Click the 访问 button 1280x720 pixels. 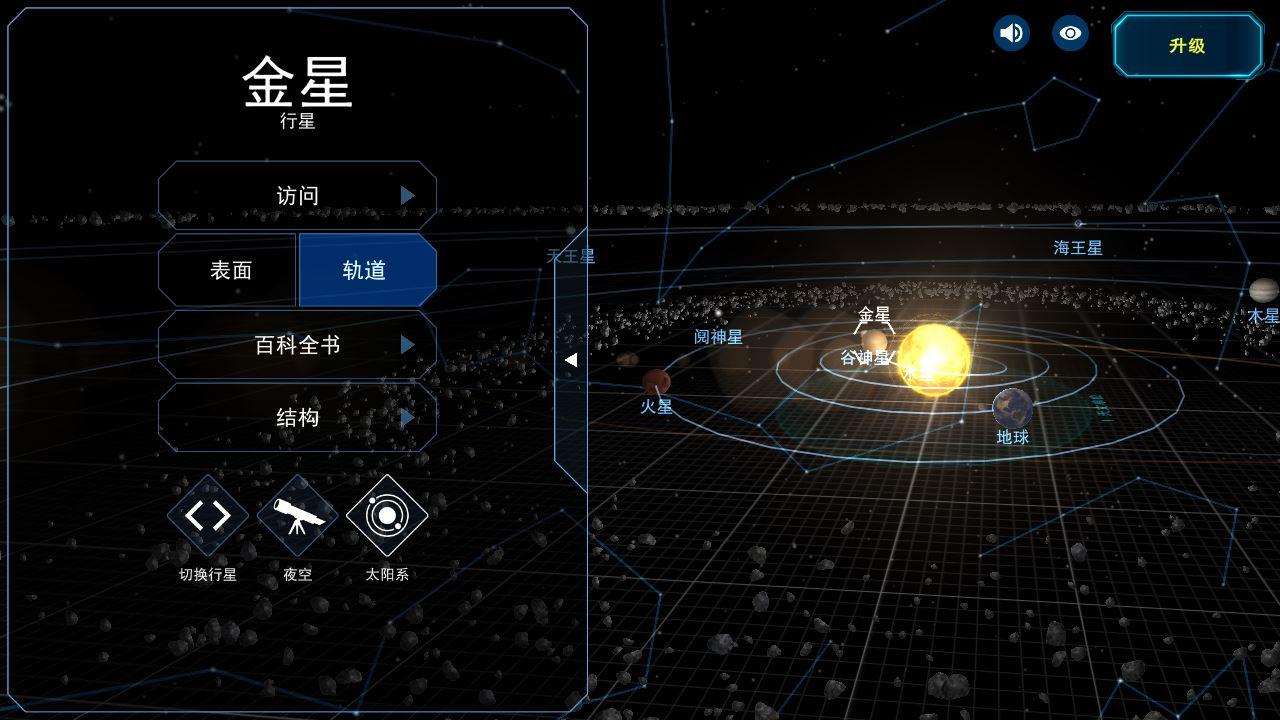tap(297, 195)
